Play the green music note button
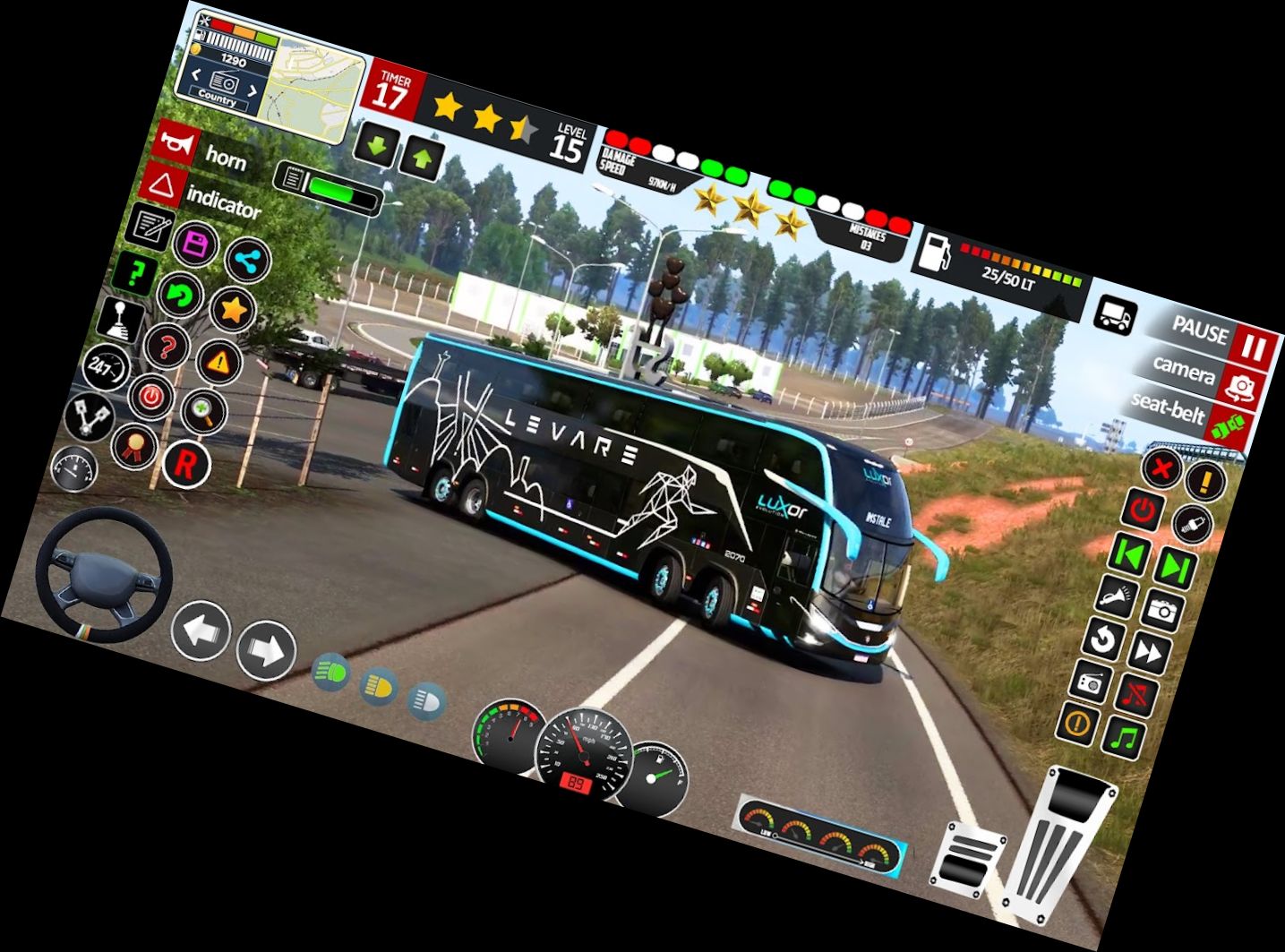Viewport: 1285px width, 952px height. (x=1123, y=738)
